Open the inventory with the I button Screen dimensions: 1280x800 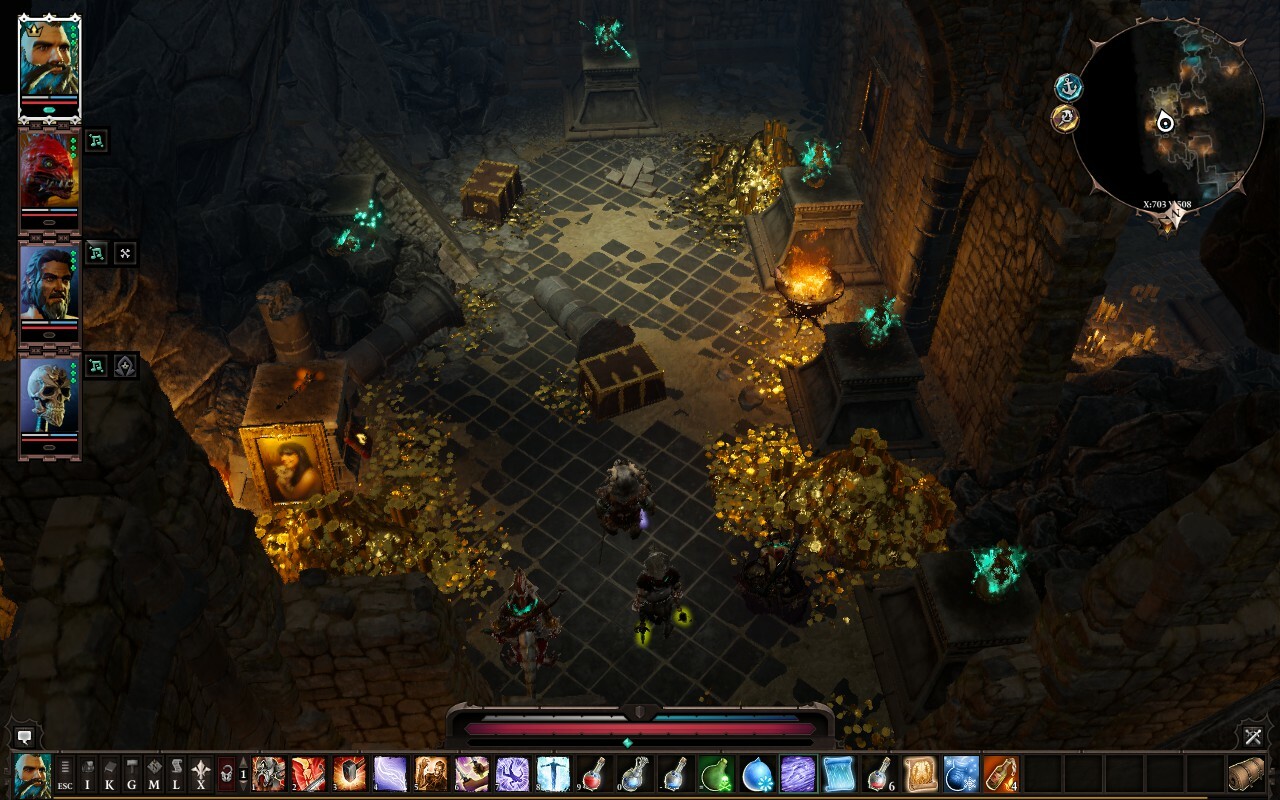tap(88, 774)
